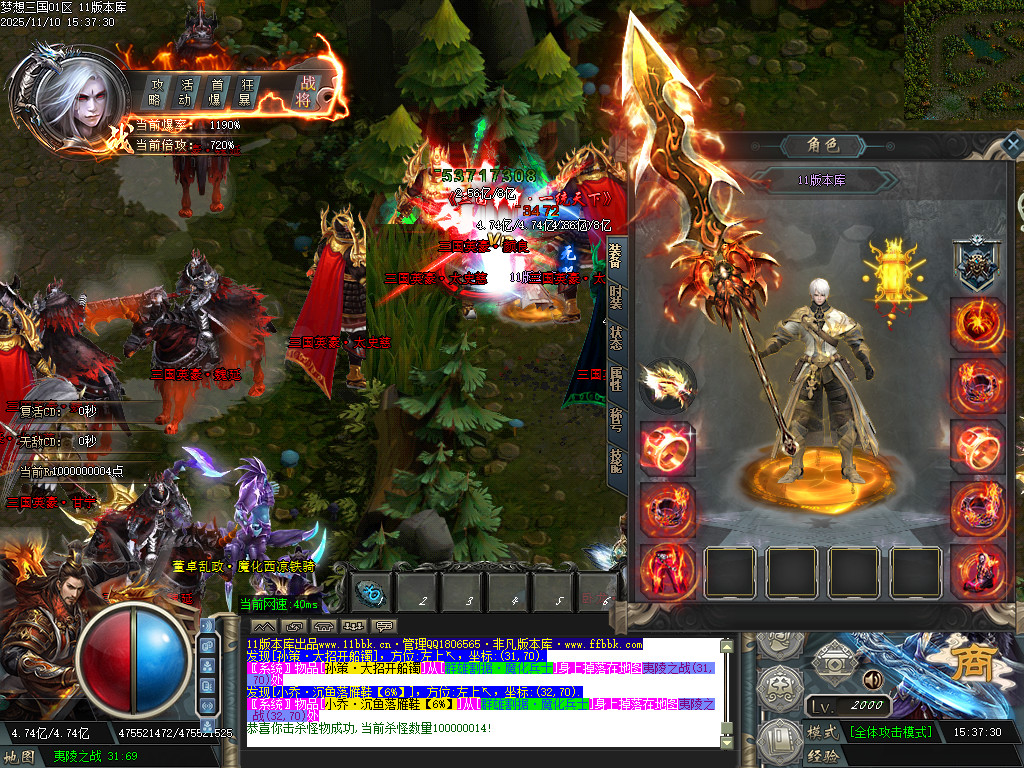Select the 称号 title tab
The height and width of the screenshot is (768, 1024).
616,419
